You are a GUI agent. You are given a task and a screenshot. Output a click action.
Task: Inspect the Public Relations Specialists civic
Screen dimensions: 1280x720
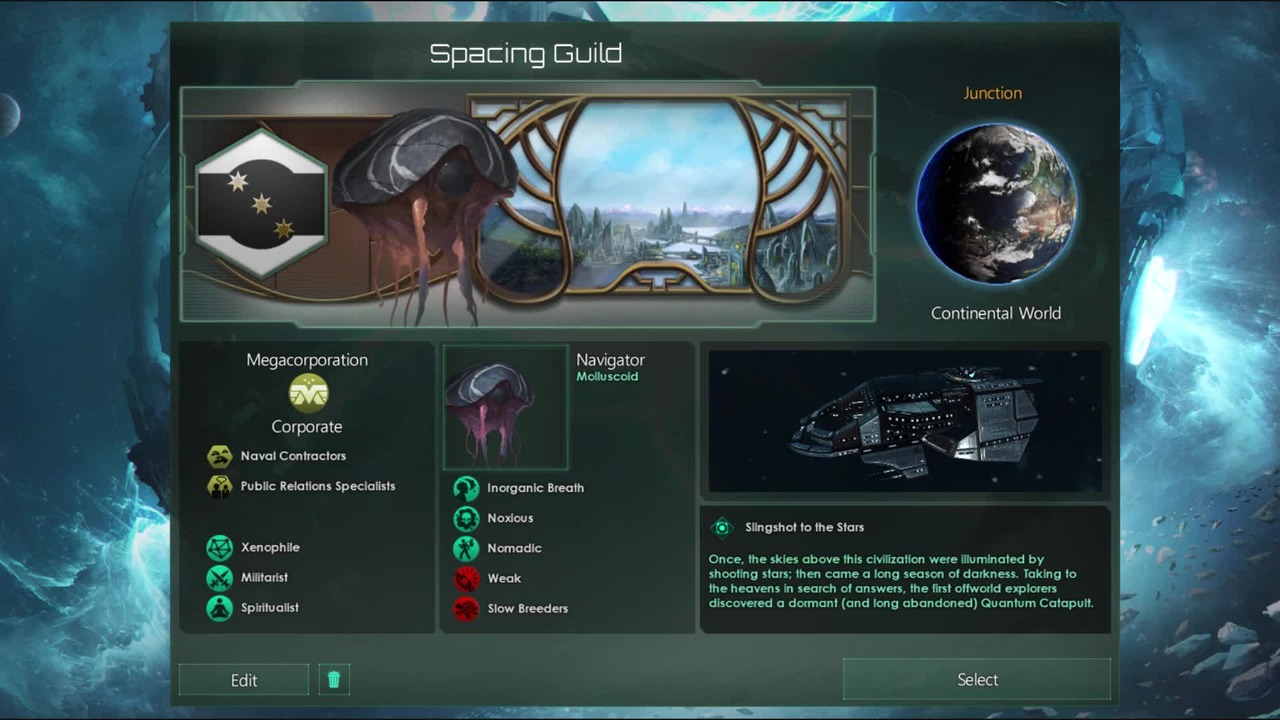220,487
